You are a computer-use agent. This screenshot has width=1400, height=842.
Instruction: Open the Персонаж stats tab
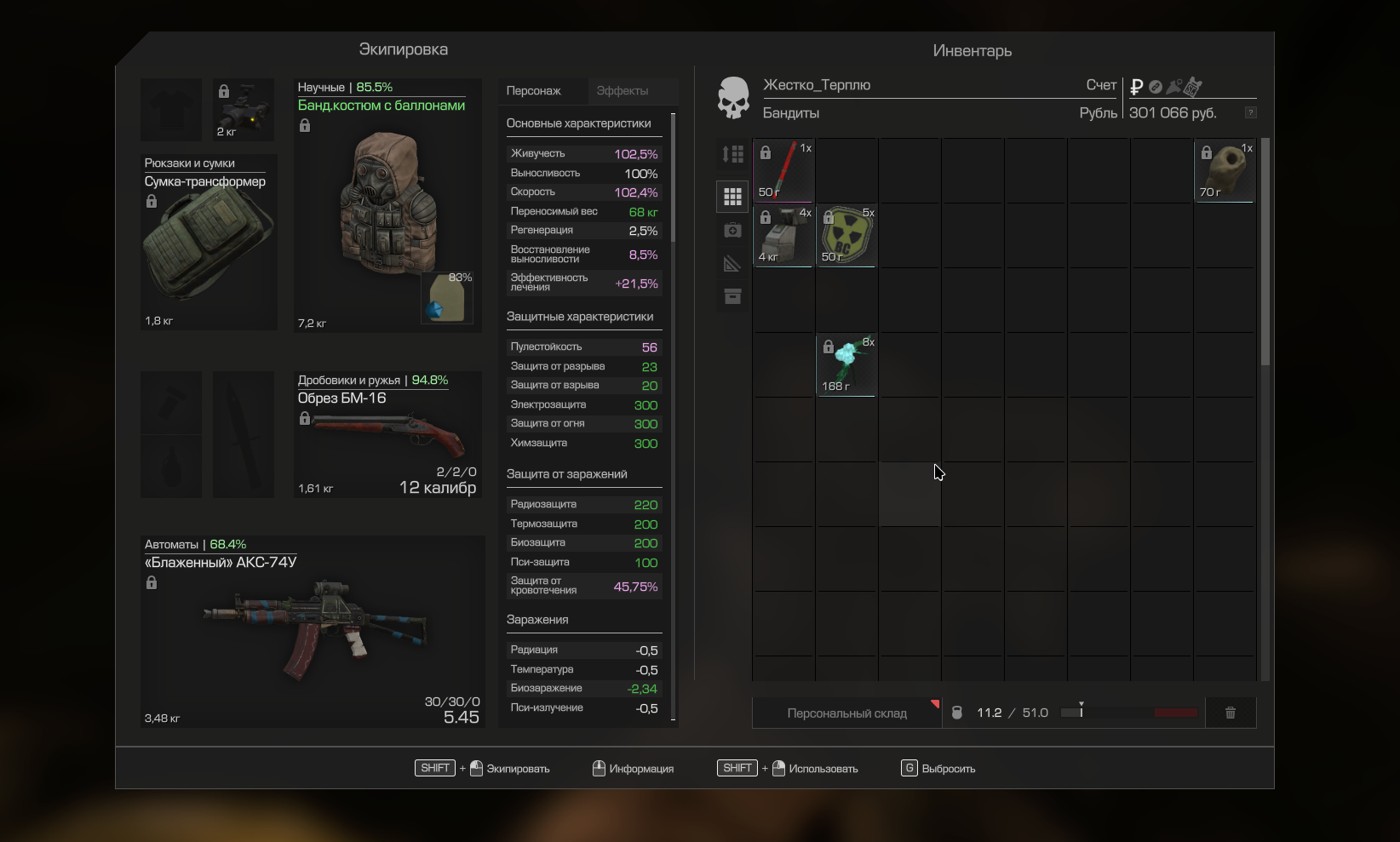pyautogui.click(x=534, y=91)
